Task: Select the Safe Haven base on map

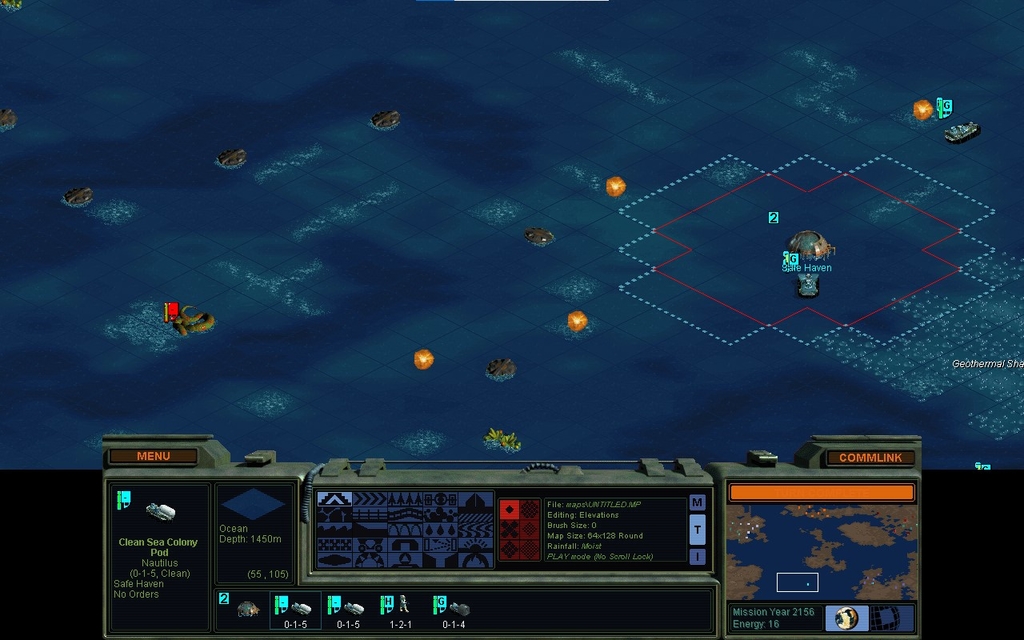Action: 806,245
